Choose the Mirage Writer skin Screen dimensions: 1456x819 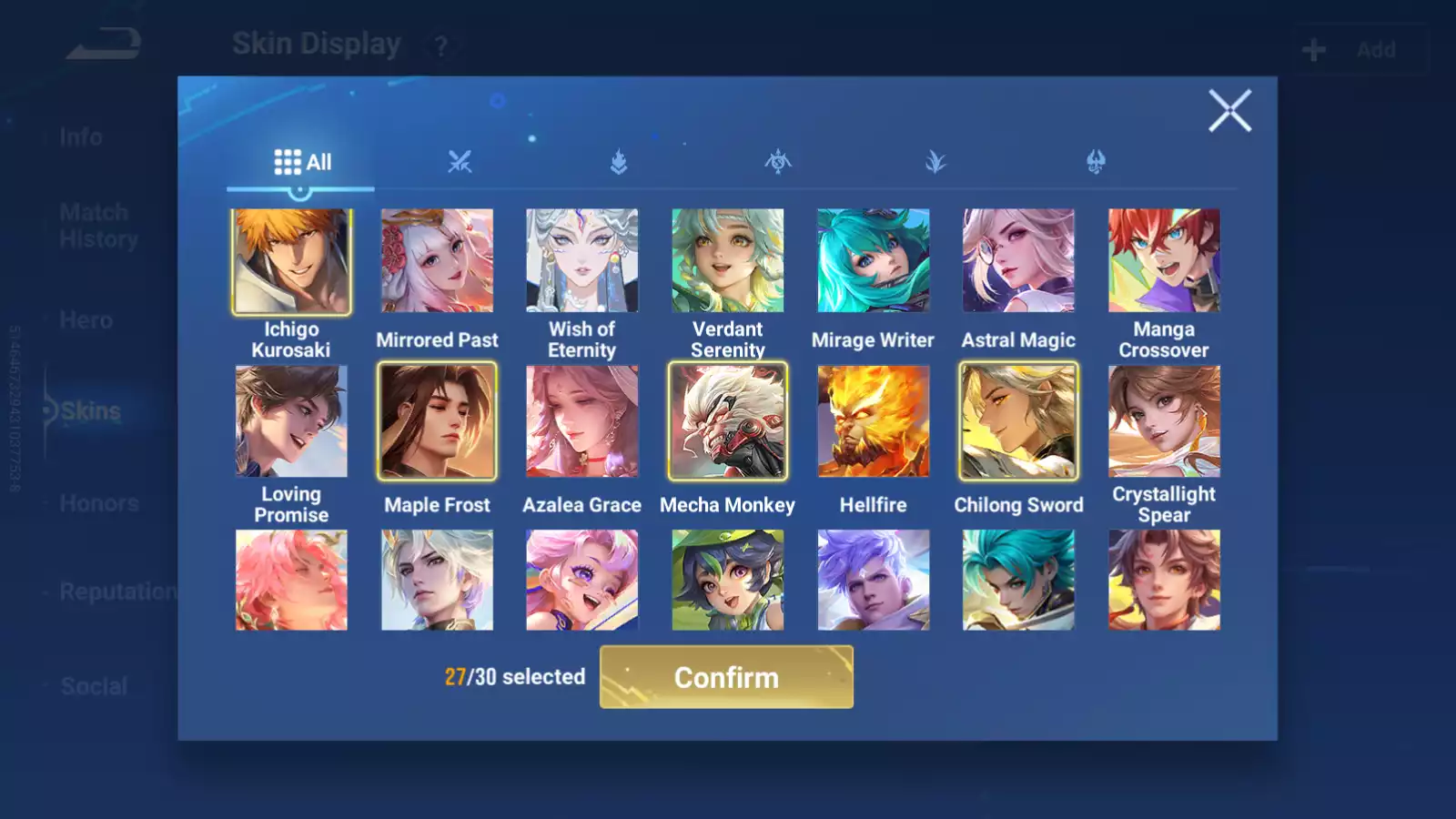[873, 261]
